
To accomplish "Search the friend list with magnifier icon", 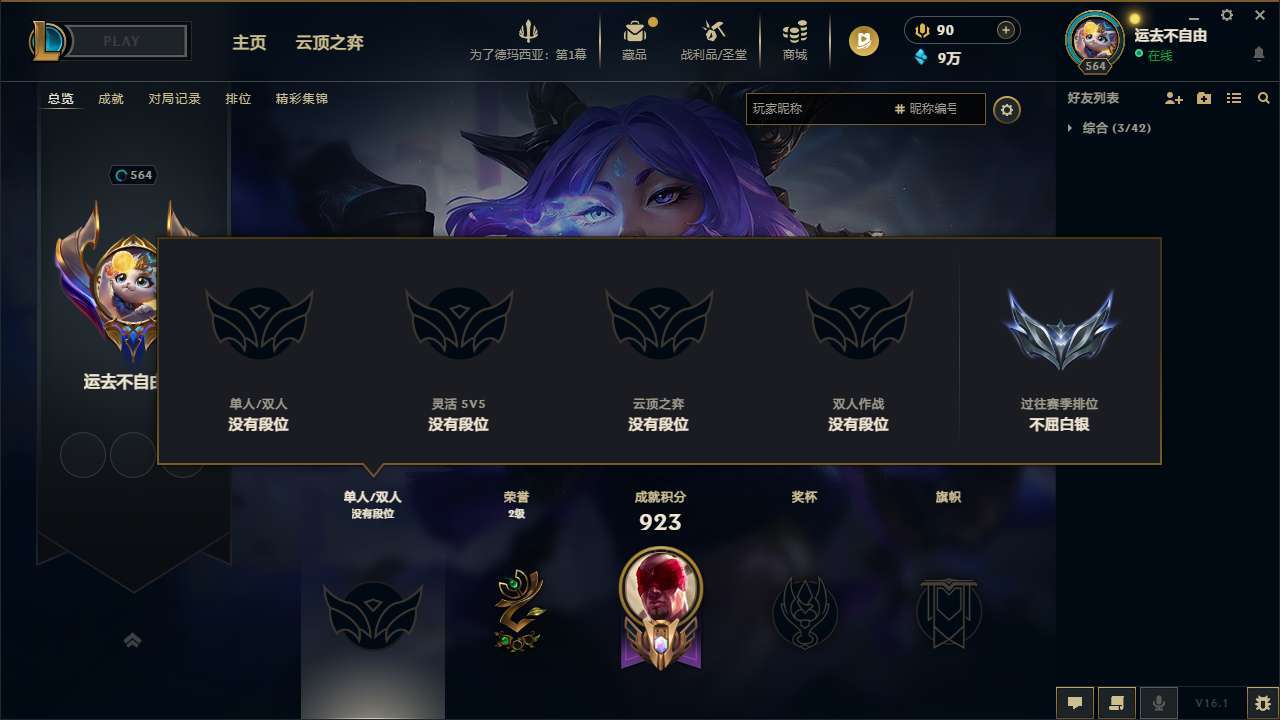I will [1264, 98].
